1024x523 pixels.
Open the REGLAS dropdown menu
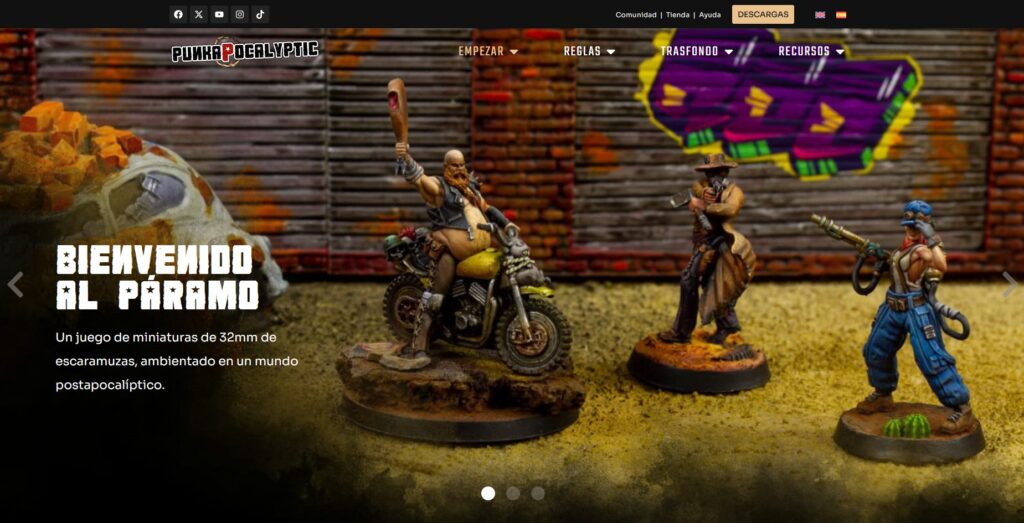(x=589, y=51)
